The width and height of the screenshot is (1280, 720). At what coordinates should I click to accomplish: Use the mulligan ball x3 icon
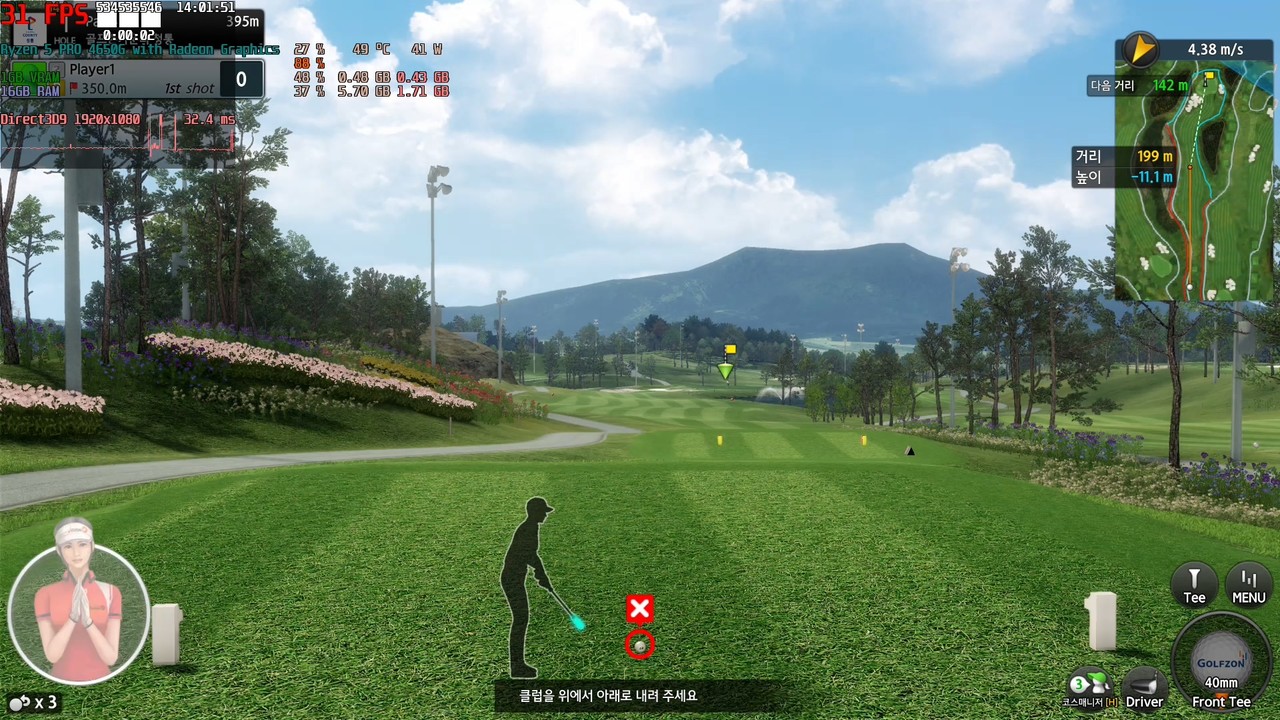(32, 702)
